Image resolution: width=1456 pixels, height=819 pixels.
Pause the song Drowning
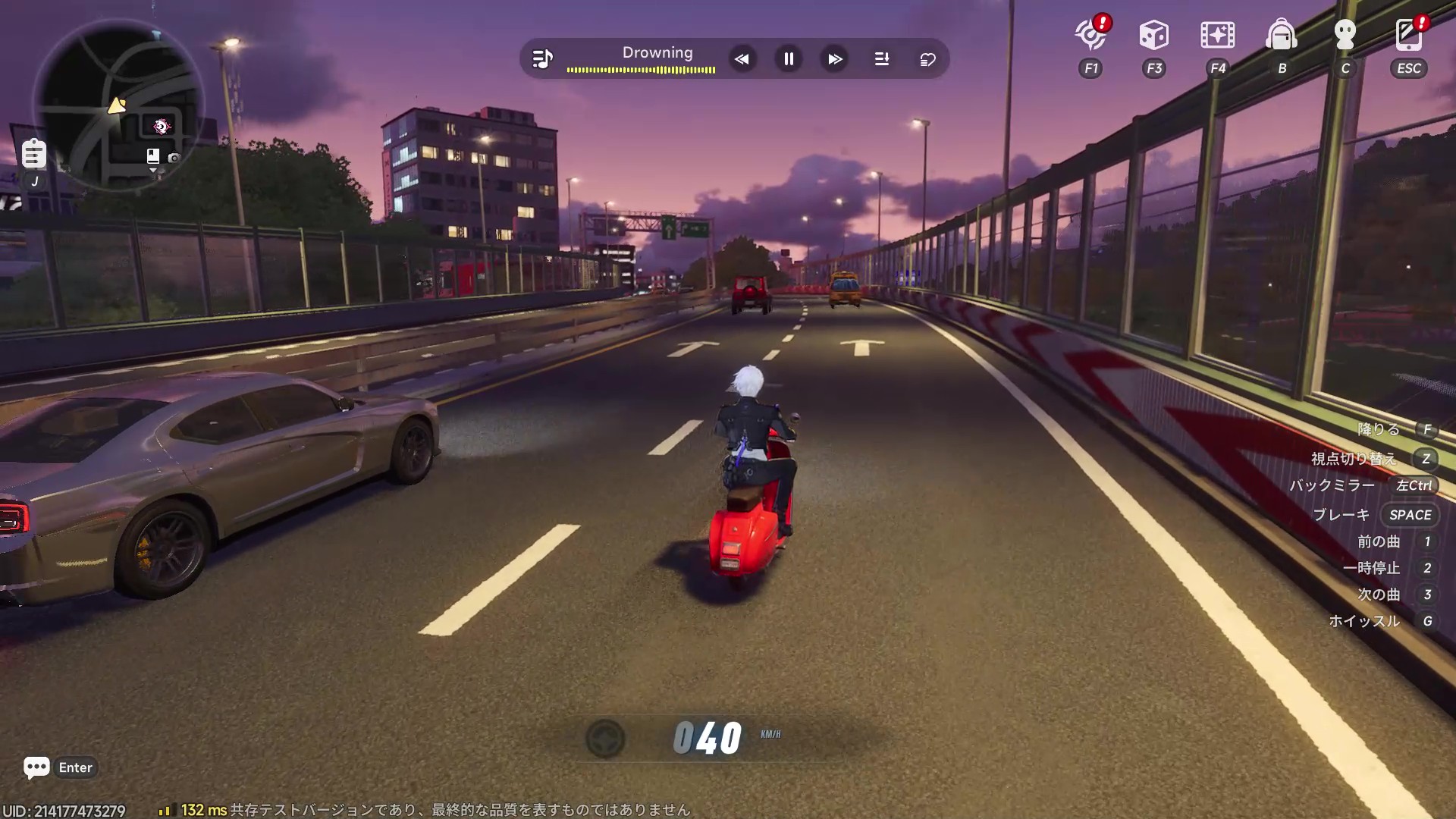point(789,59)
